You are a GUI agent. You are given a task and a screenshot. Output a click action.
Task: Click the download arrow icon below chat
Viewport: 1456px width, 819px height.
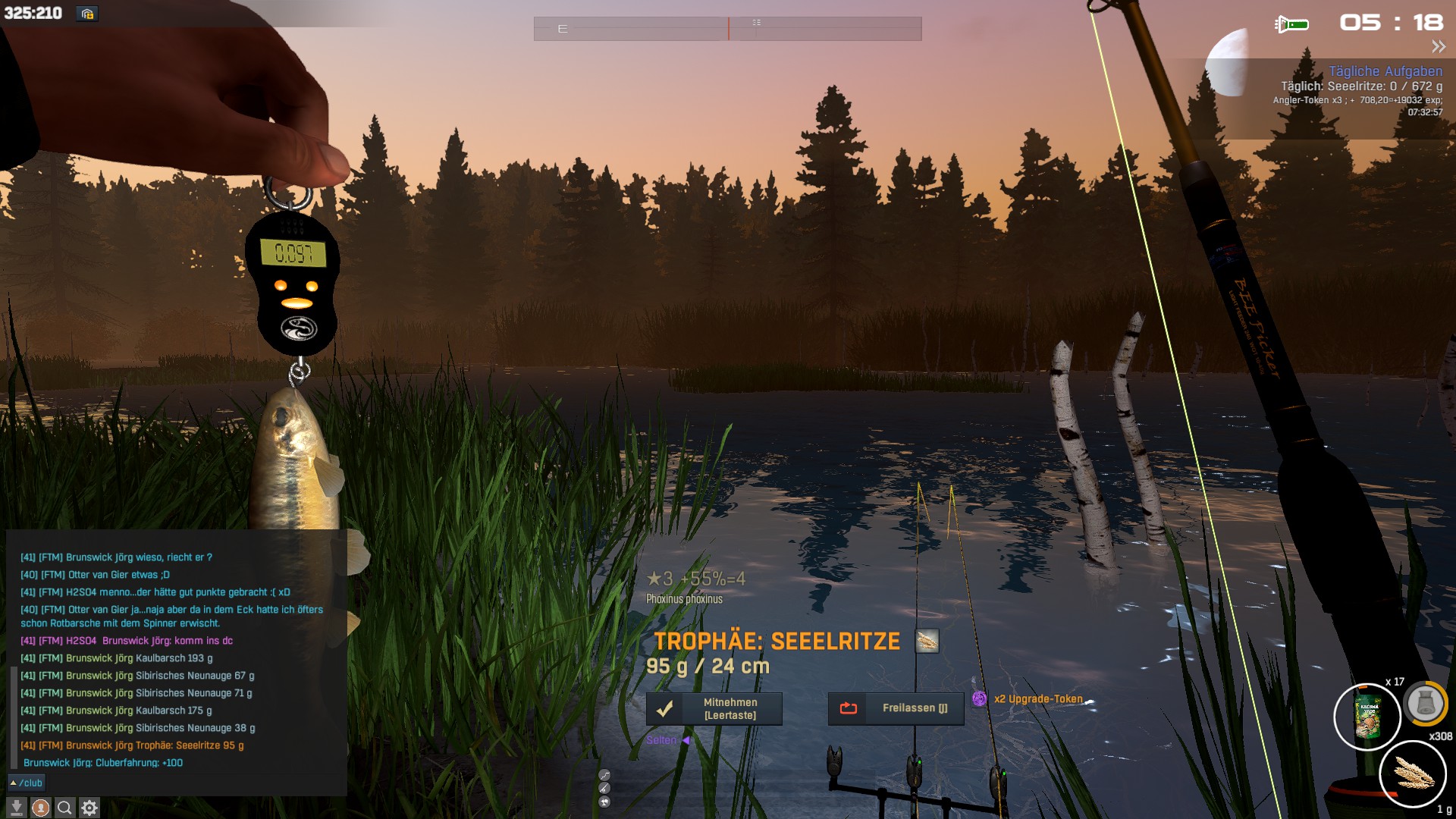click(16, 808)
